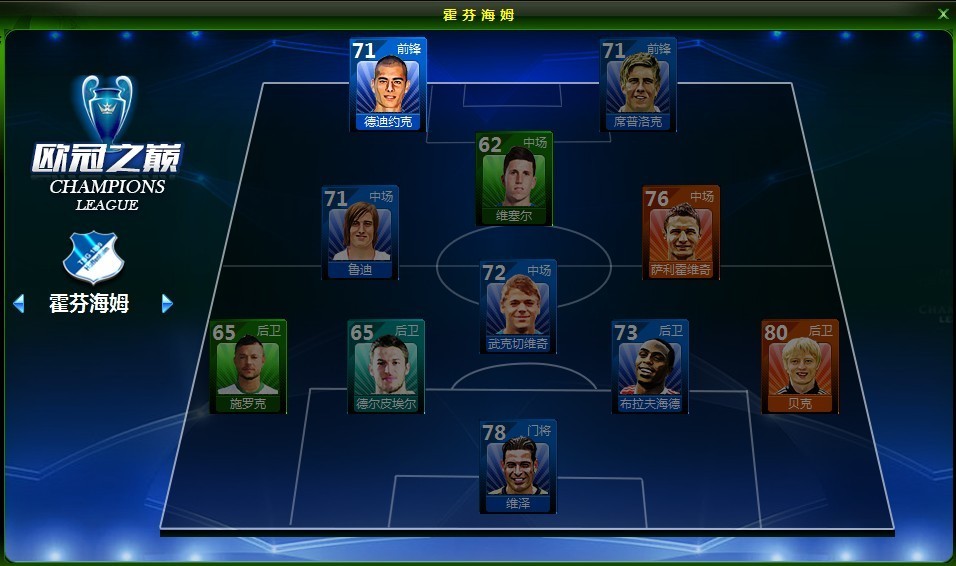Select goalkeeper 维泽 player card
956x566 pixels.
(517, 467)
